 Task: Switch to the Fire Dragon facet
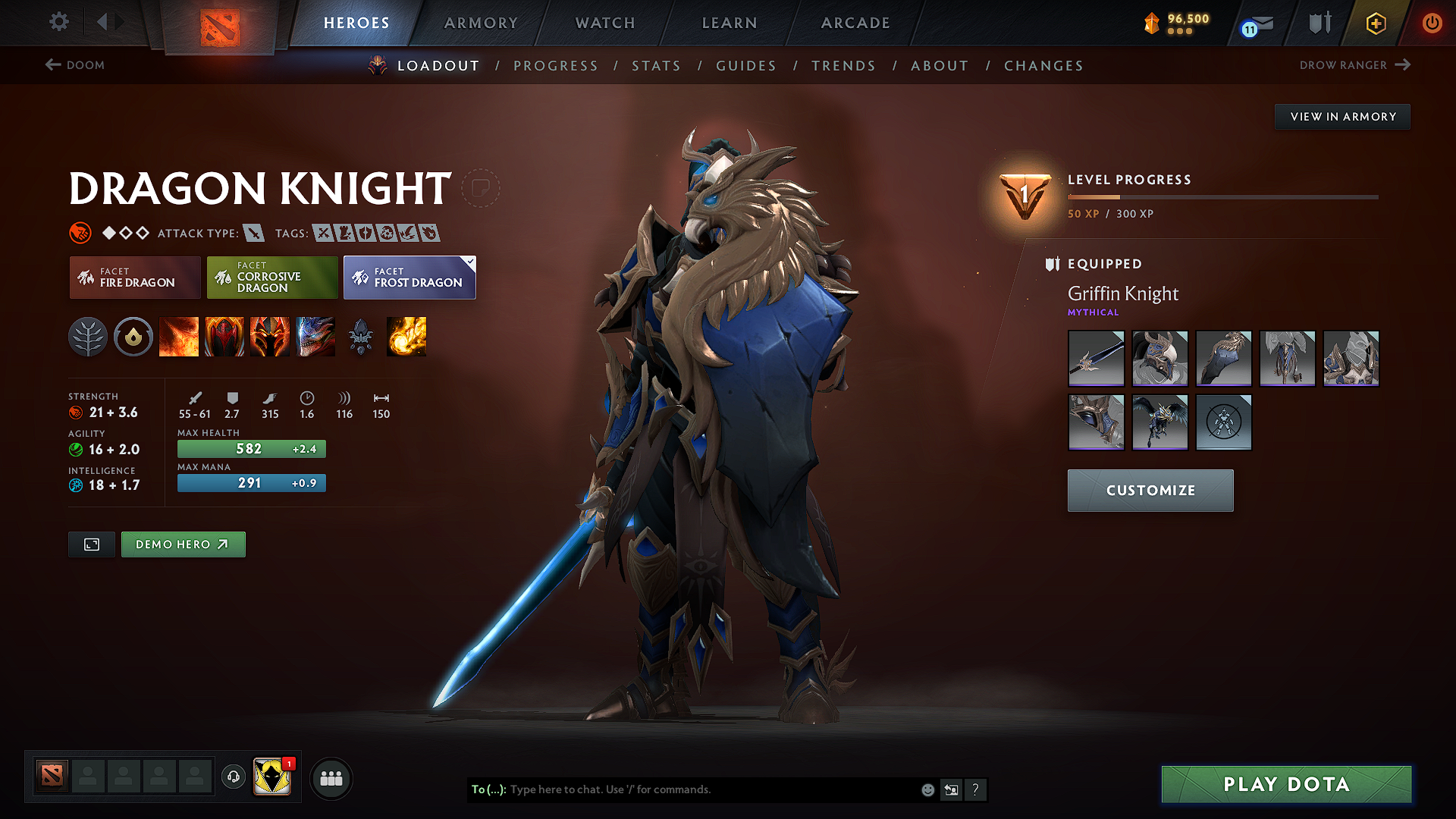[134, 278]
